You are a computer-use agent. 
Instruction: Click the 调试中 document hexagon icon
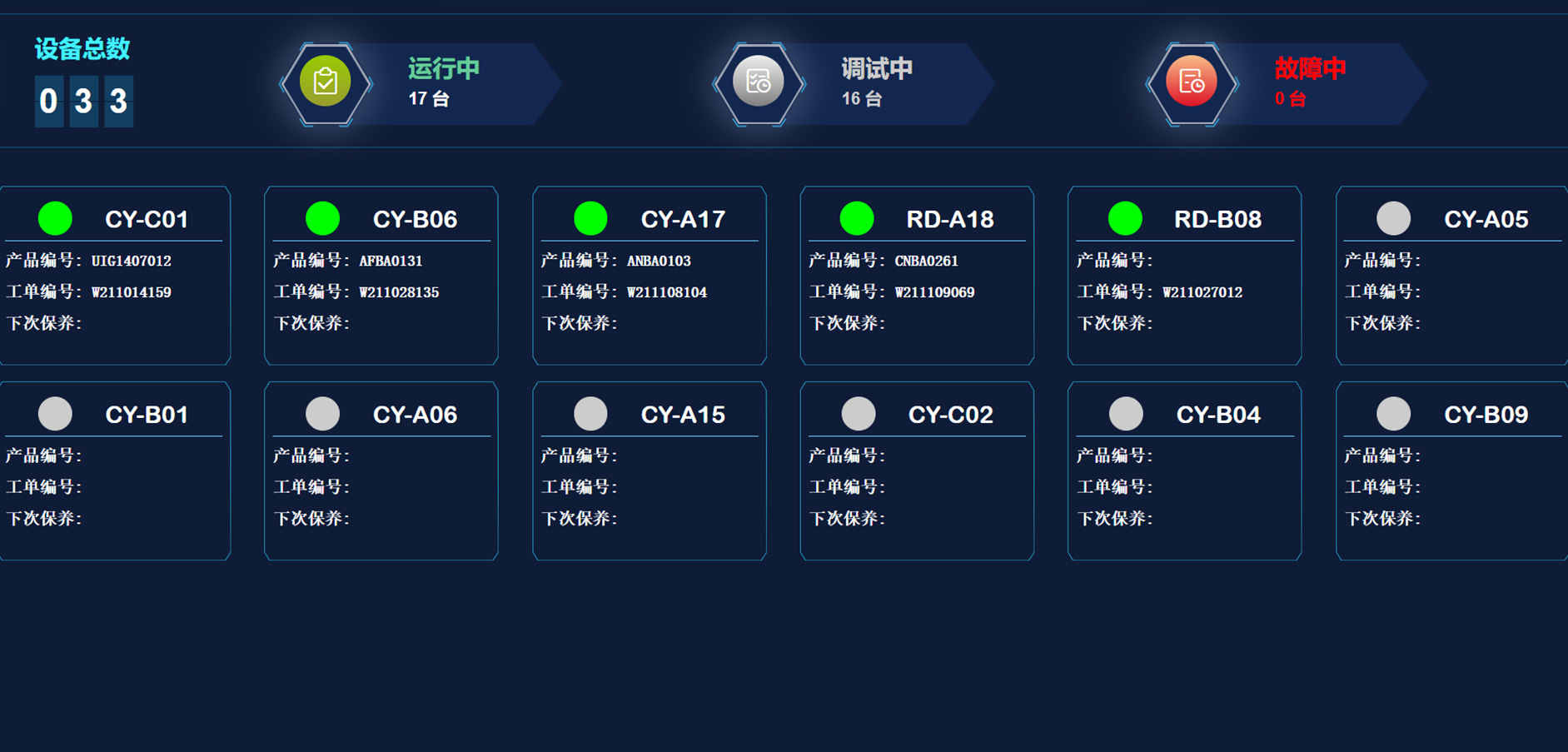(759, 83)
